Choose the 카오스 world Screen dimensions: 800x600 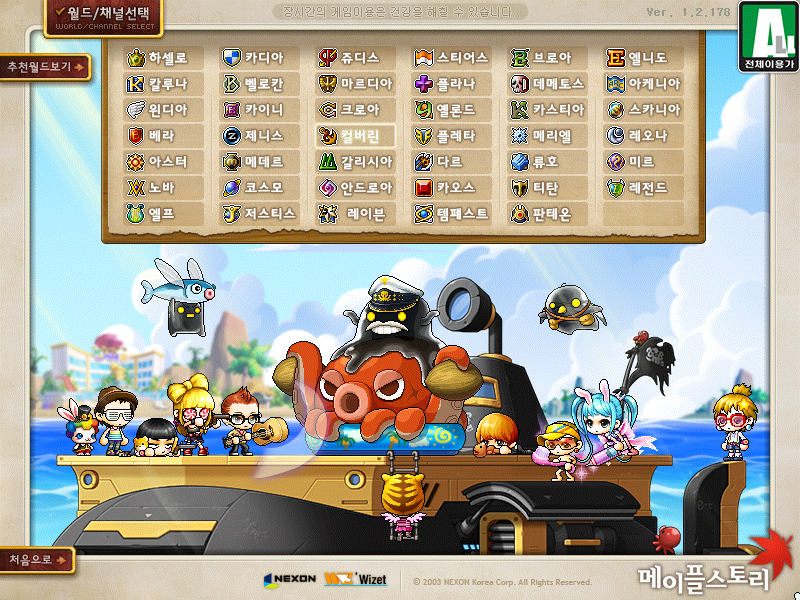452,188
